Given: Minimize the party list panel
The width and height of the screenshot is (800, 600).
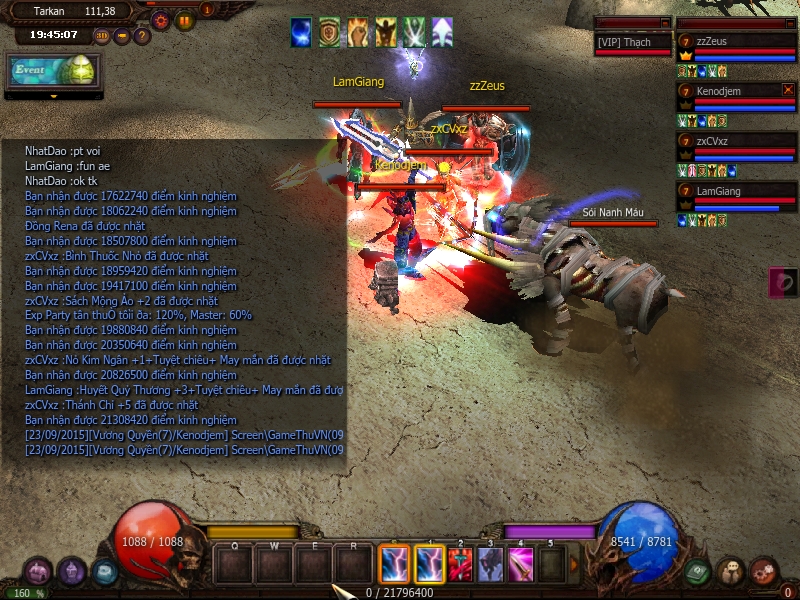Looking at the screenshot, I should (x=789, y=22).
